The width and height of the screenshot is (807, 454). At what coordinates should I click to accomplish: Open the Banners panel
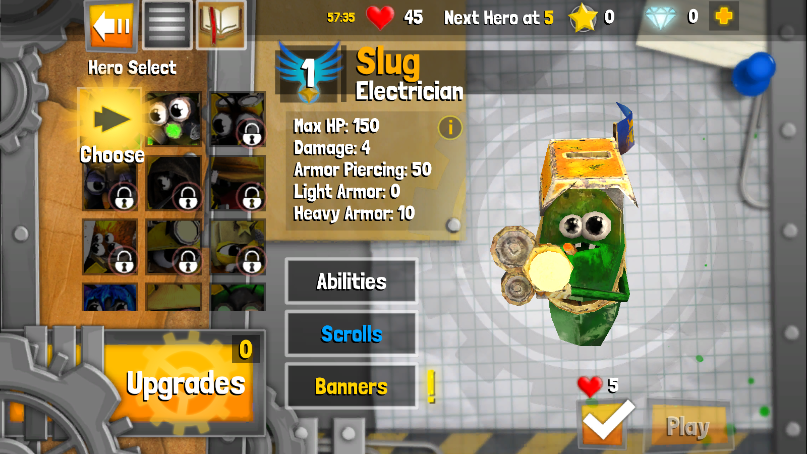[x=351, y=386]
